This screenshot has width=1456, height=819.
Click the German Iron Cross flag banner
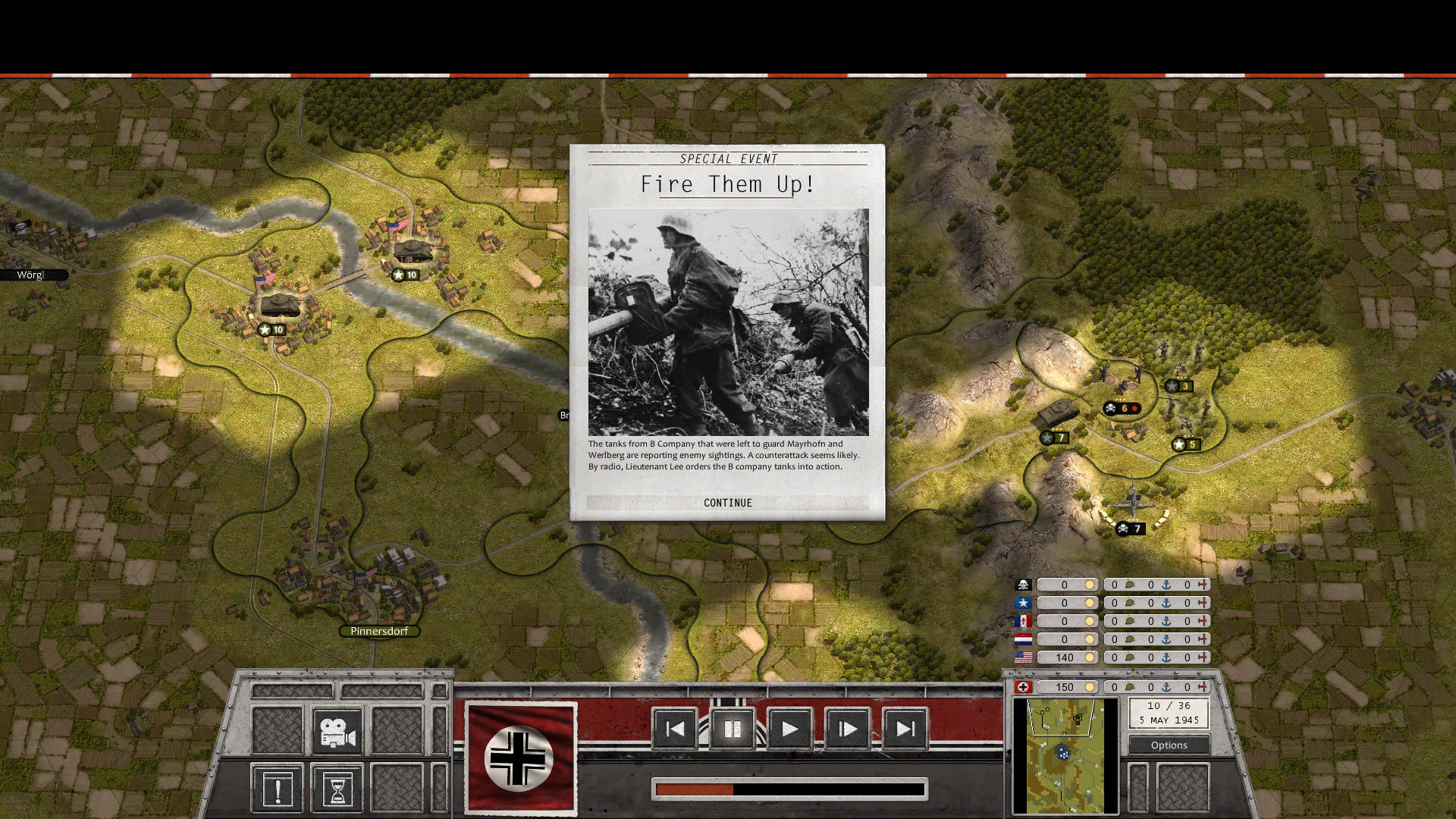[520, 758]
